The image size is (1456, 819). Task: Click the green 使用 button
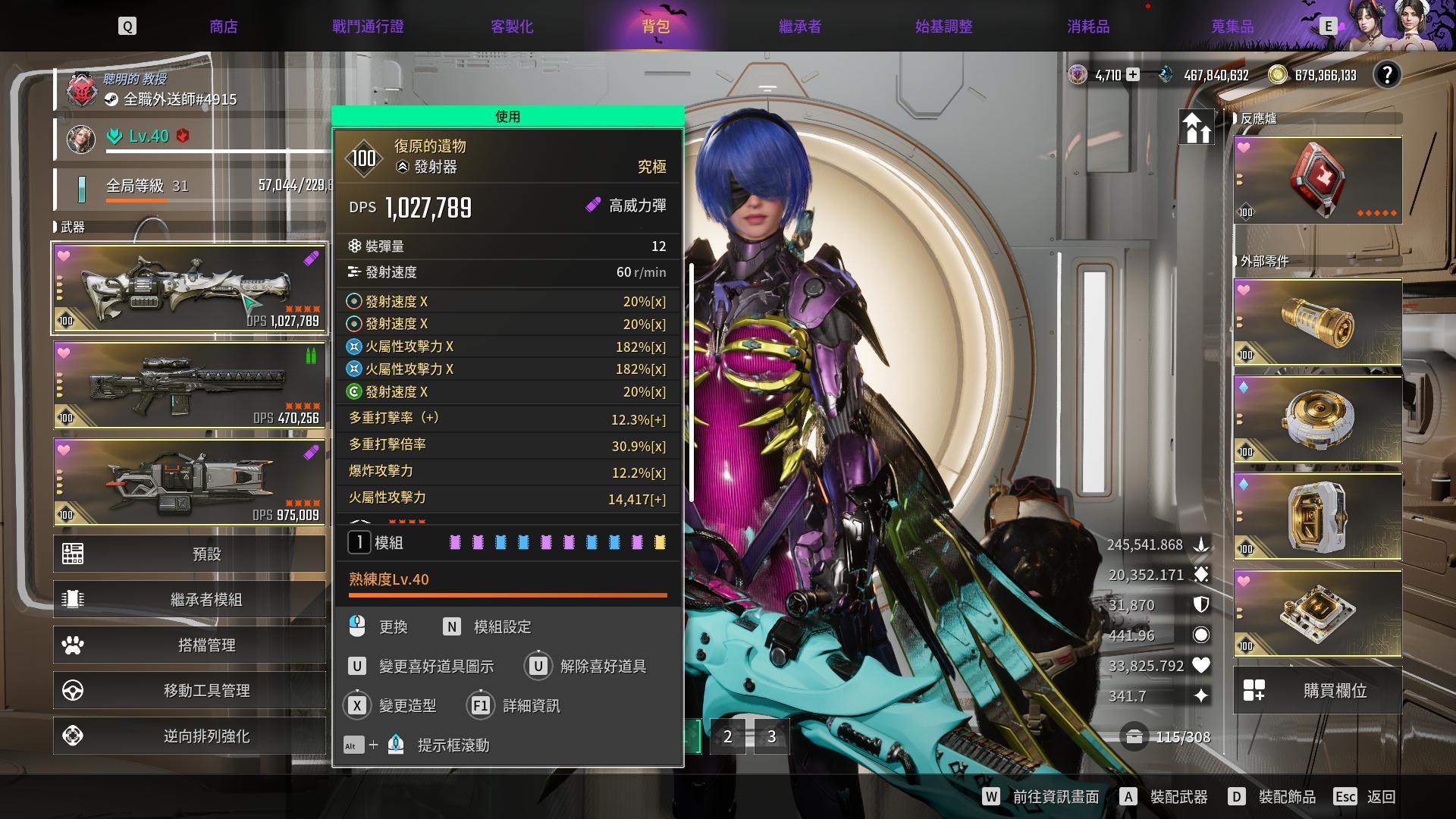(507, 116)
